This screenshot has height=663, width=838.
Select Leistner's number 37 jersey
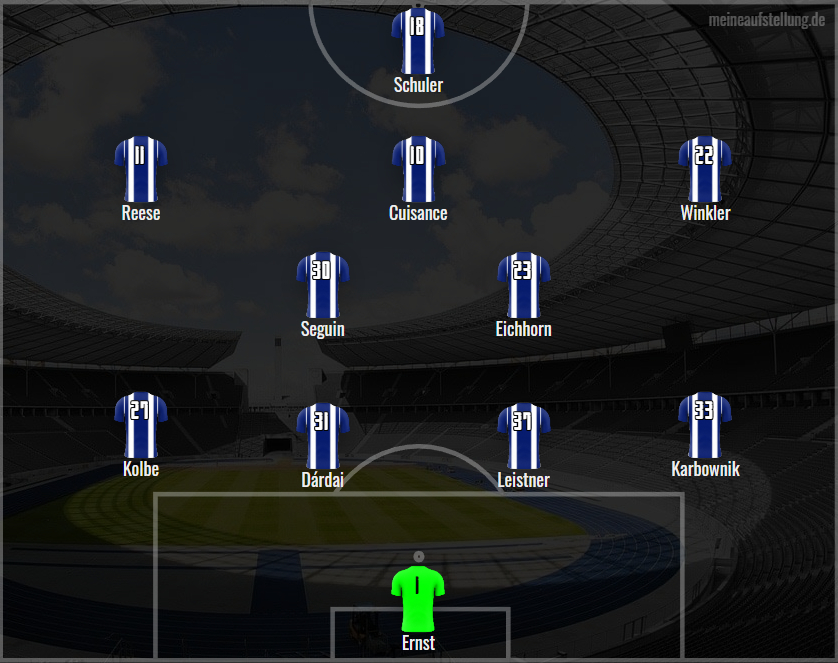tap(523, 435)
